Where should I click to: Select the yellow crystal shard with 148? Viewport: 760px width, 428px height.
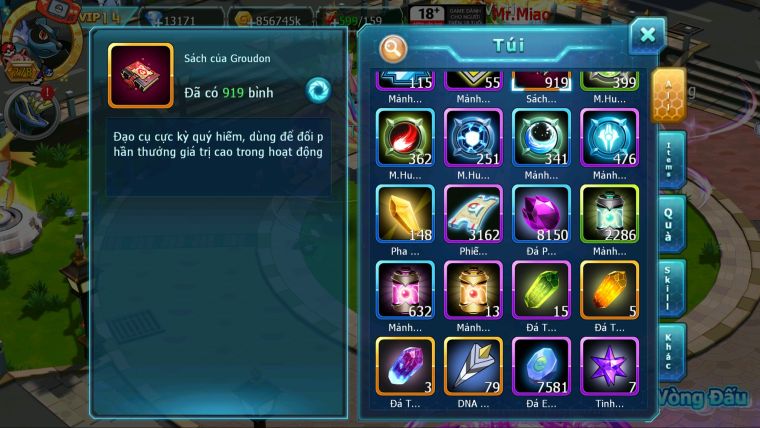tap(404, 213)
